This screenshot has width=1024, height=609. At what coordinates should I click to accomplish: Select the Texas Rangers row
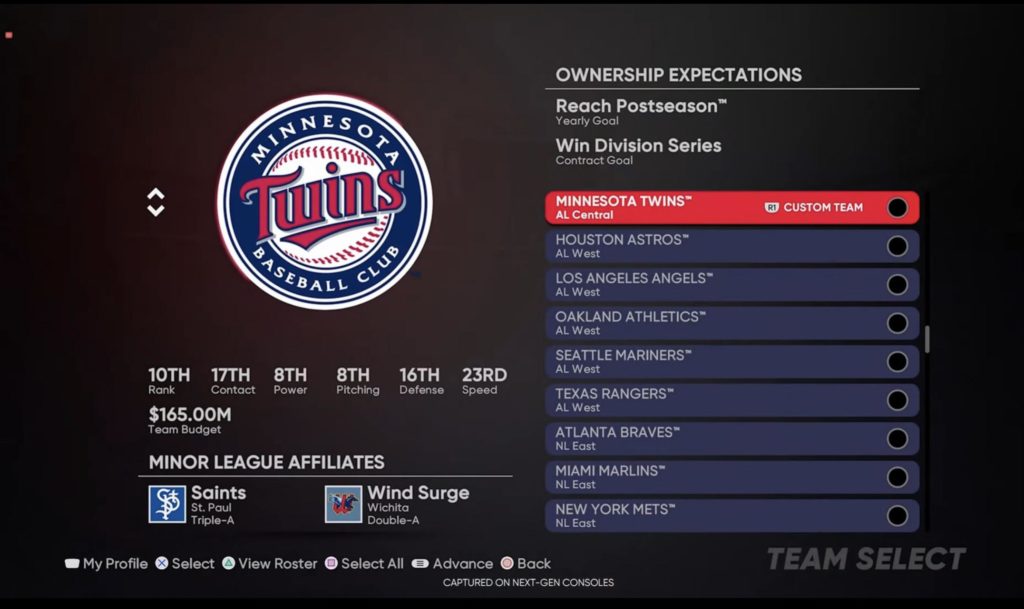click(x=700, y=400)
